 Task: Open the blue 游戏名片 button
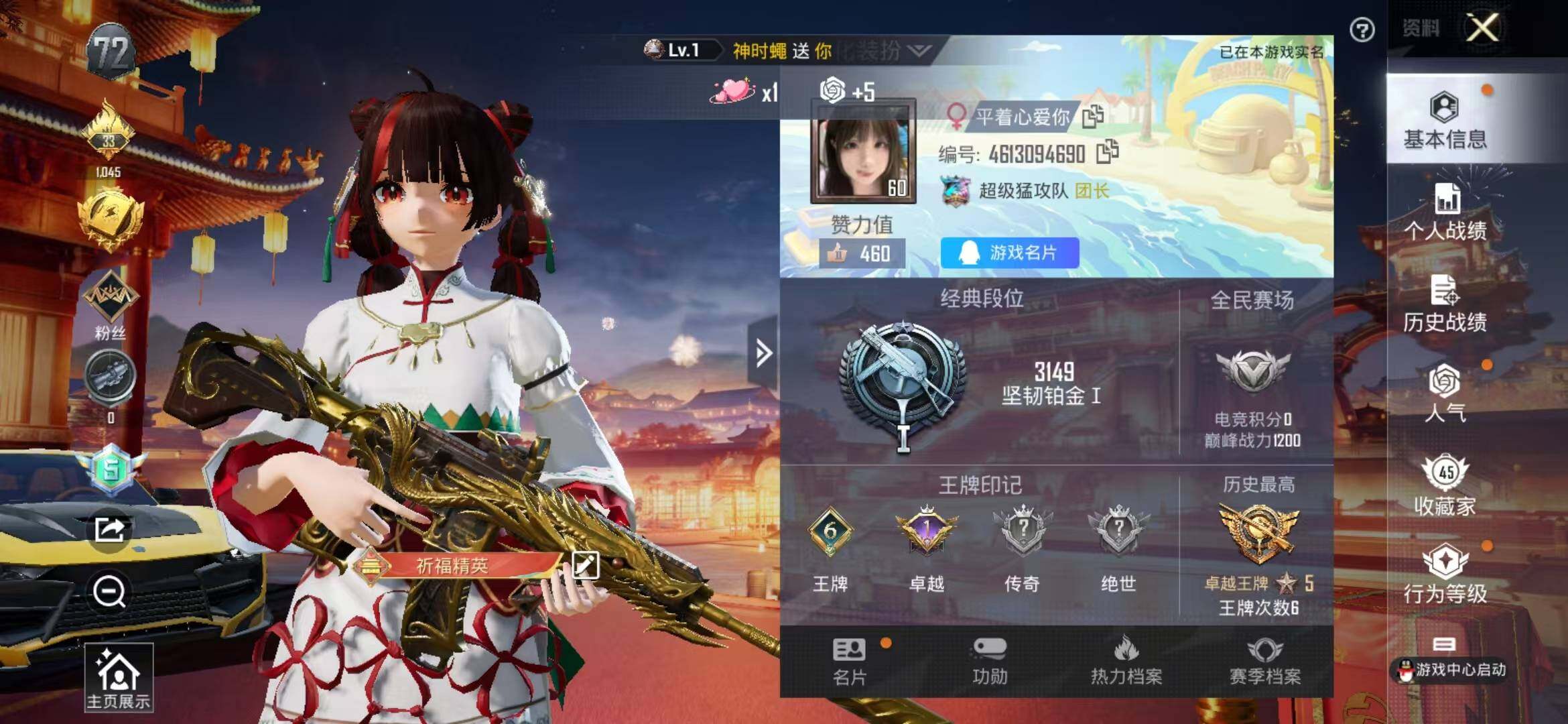coord(1009,253)
